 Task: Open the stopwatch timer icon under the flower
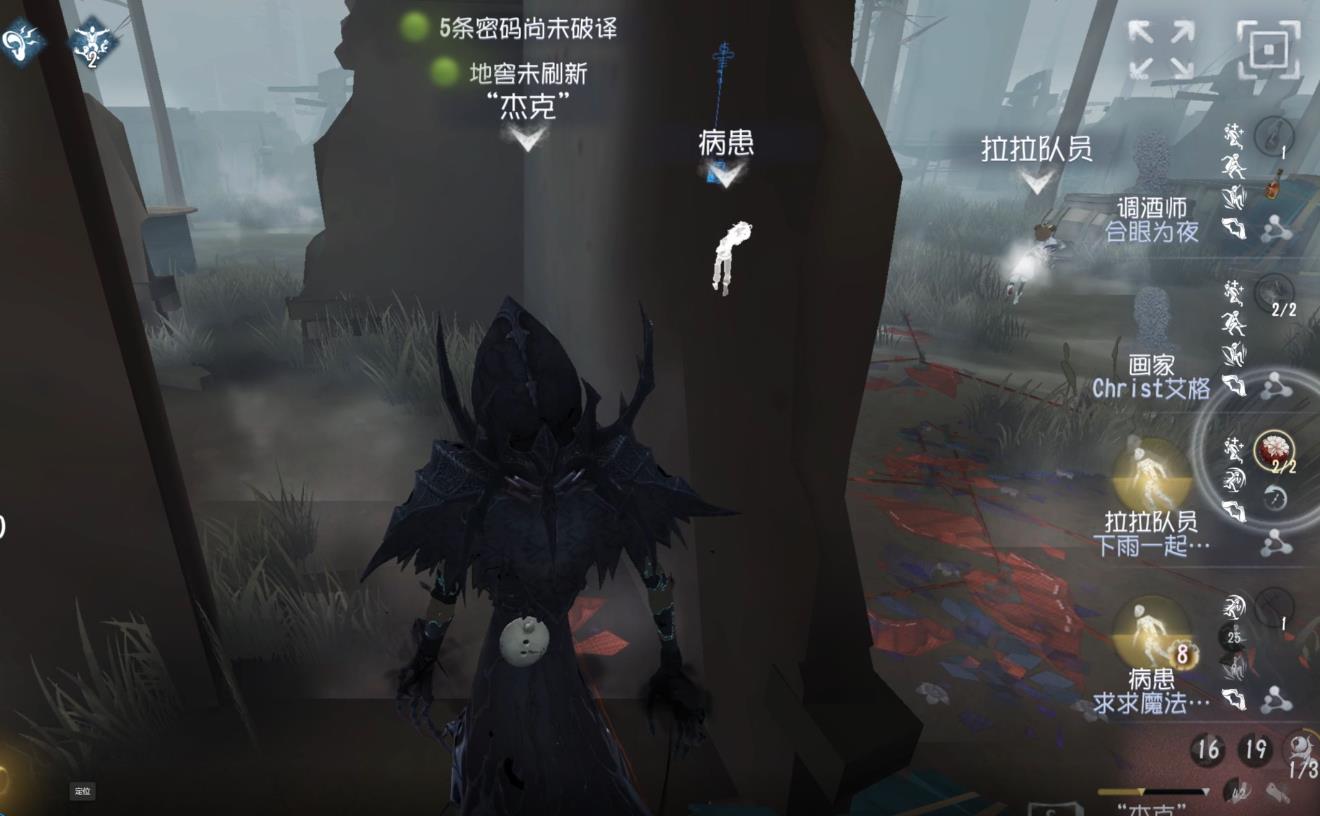(1275, 495)
